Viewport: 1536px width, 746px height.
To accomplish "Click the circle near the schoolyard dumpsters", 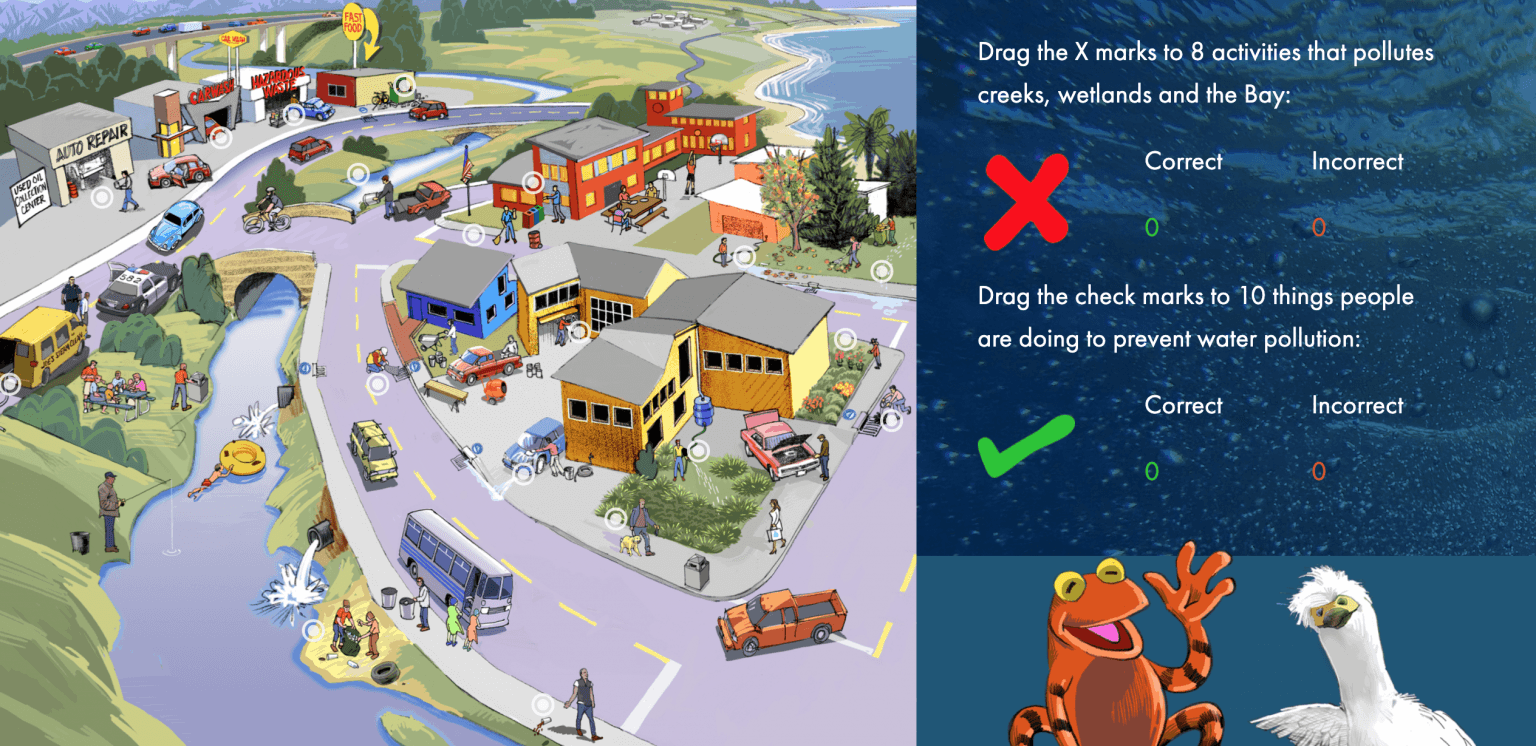I will pyautogui.click(x=532, y=183).
